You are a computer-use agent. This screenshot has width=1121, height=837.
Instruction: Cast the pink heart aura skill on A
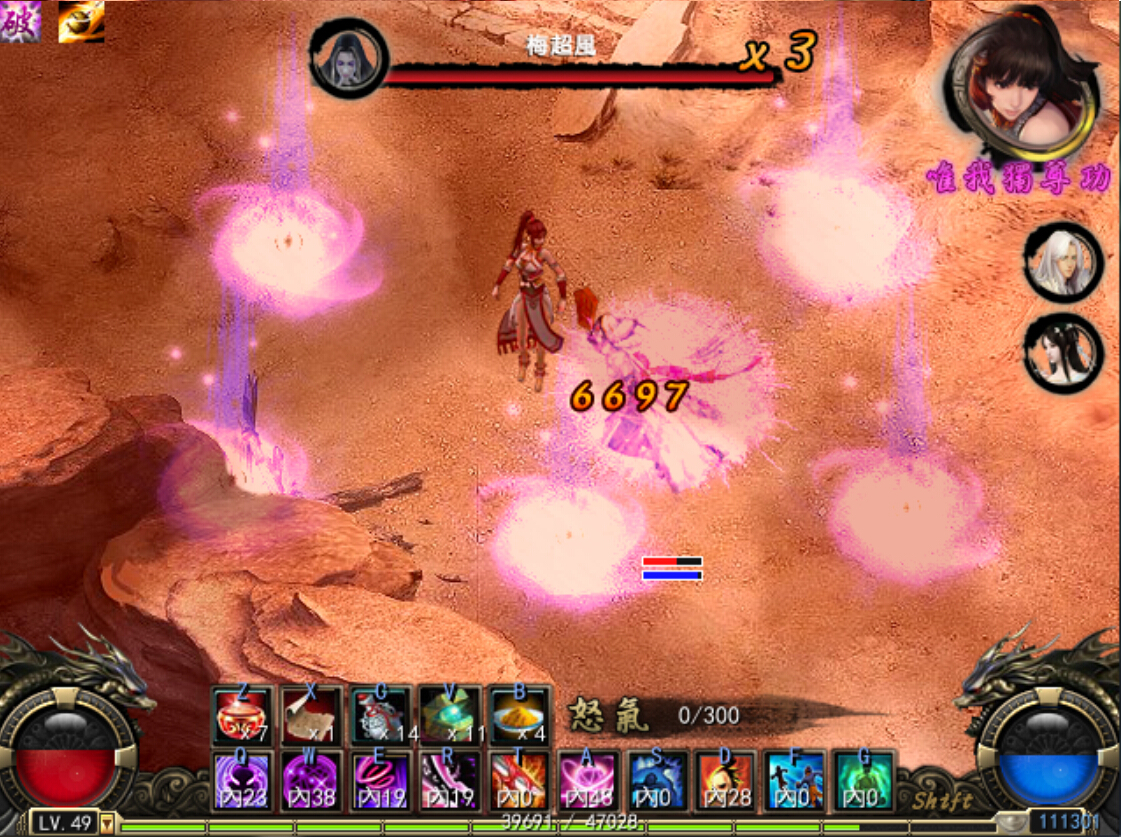pyautogui.click(x=588, y=781)
